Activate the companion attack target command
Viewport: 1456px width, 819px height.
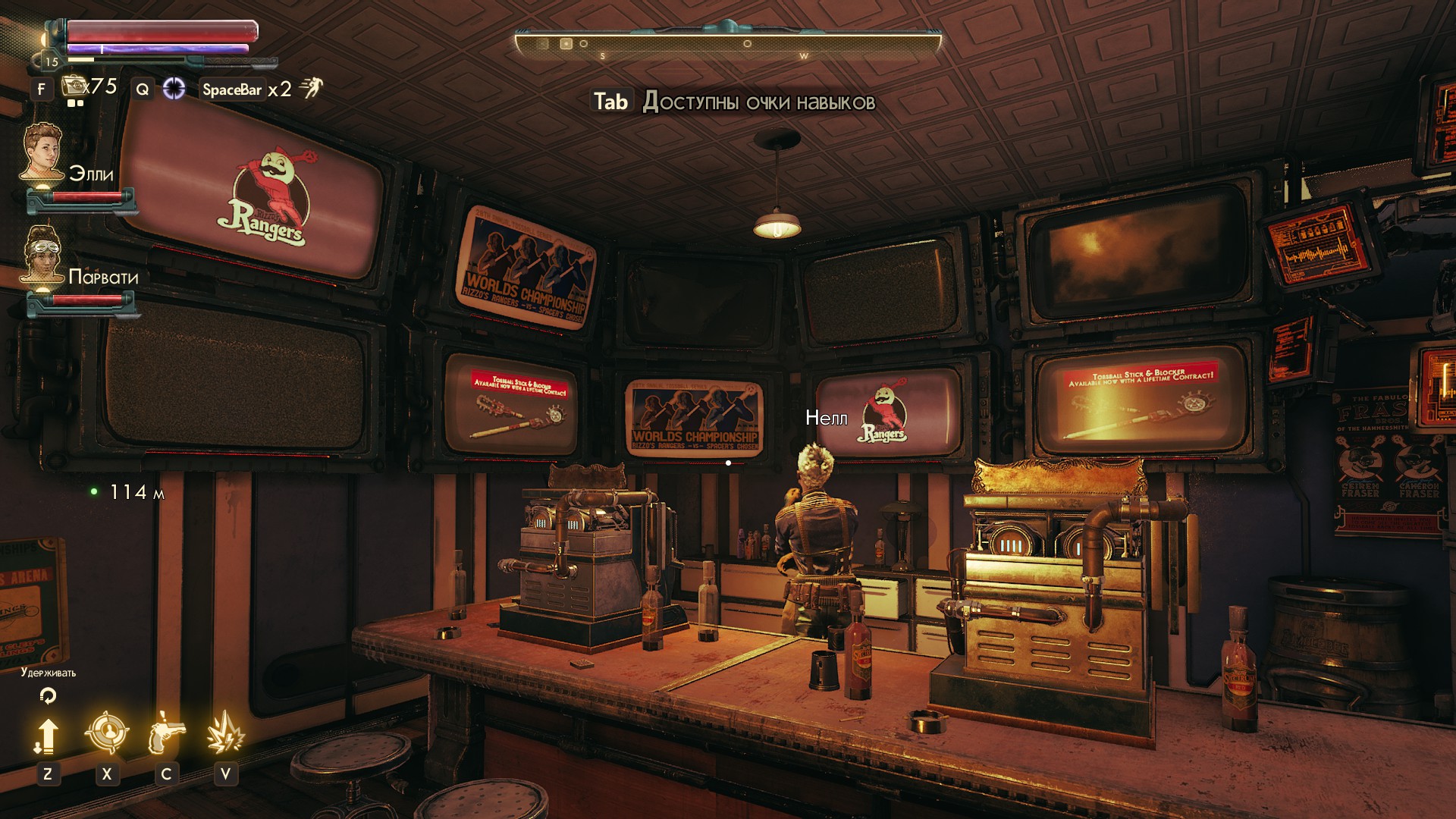click(106, 733)
